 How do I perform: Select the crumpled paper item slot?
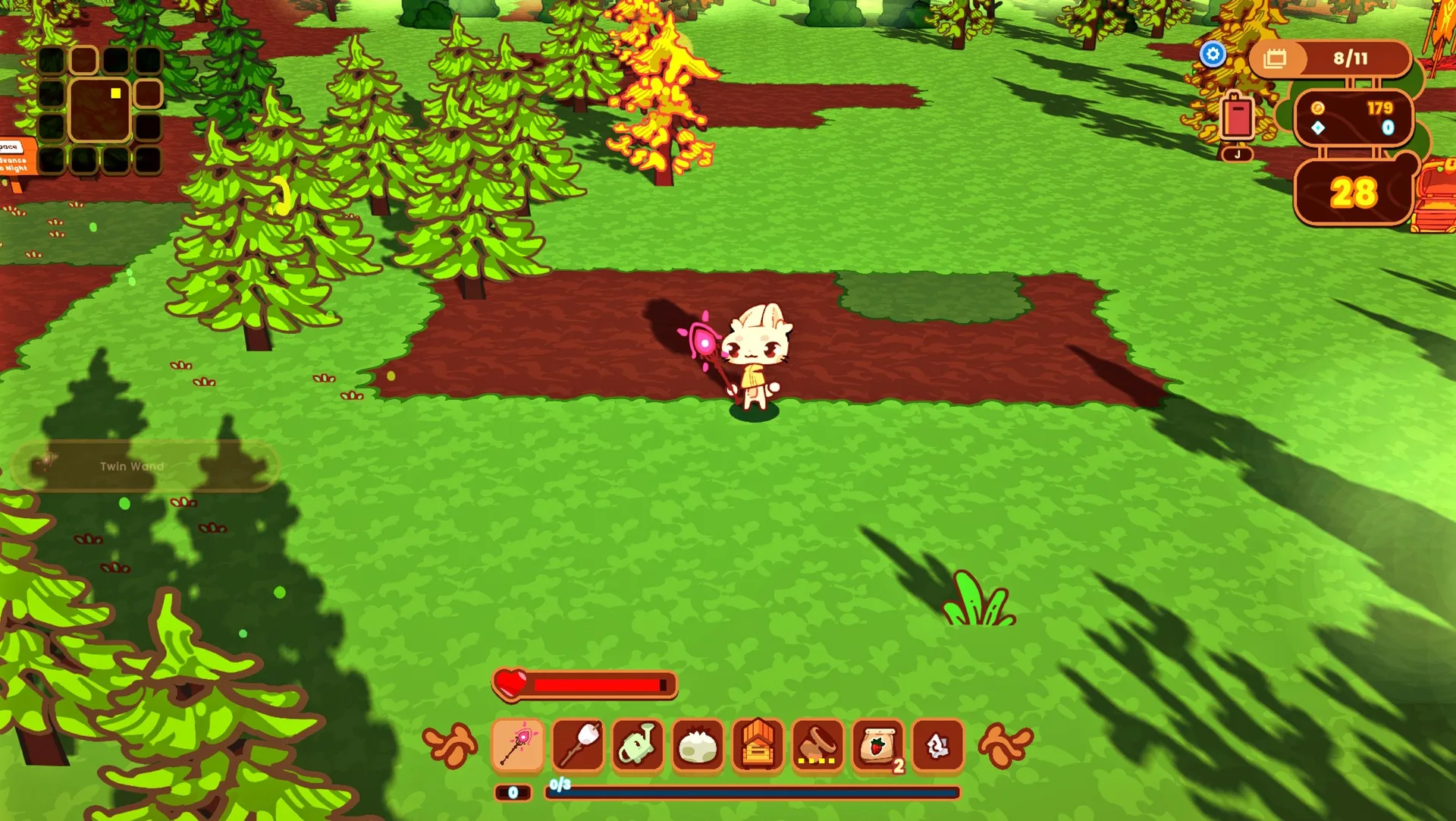pyautogui.click(x=938, y=744)
